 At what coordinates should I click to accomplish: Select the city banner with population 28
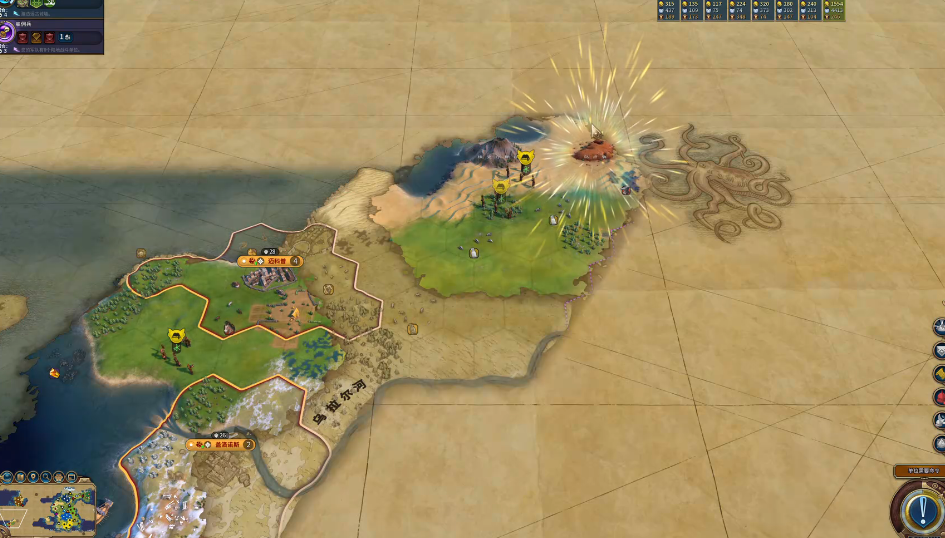pyautogui.click(x=270, y=261)
